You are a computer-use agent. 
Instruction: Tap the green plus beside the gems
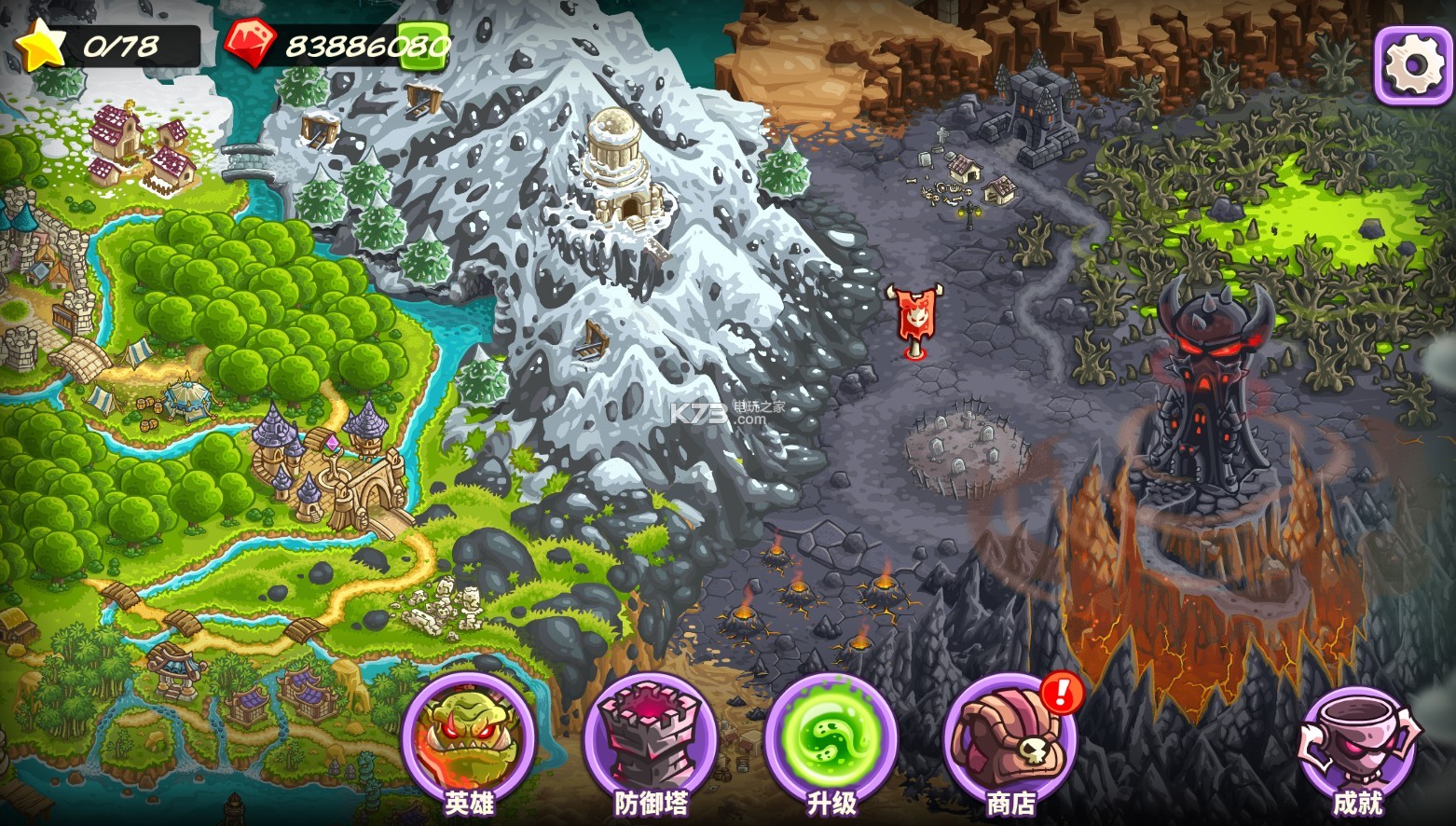[424, 45]
